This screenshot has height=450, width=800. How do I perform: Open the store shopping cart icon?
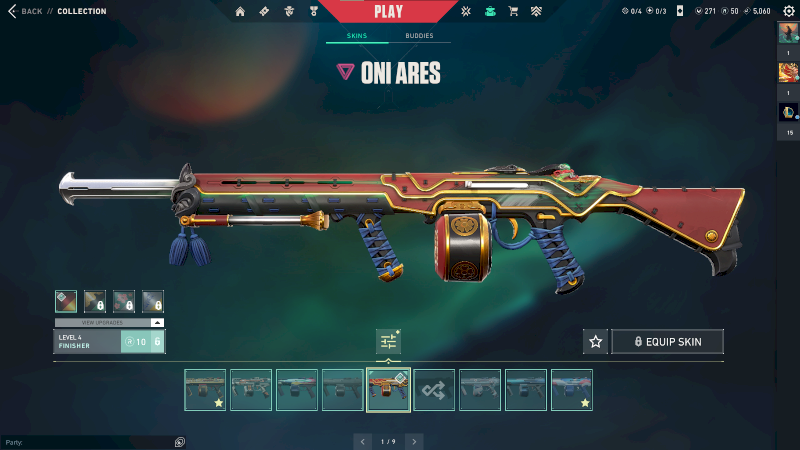pyautogui.click(x=513, y=11)
